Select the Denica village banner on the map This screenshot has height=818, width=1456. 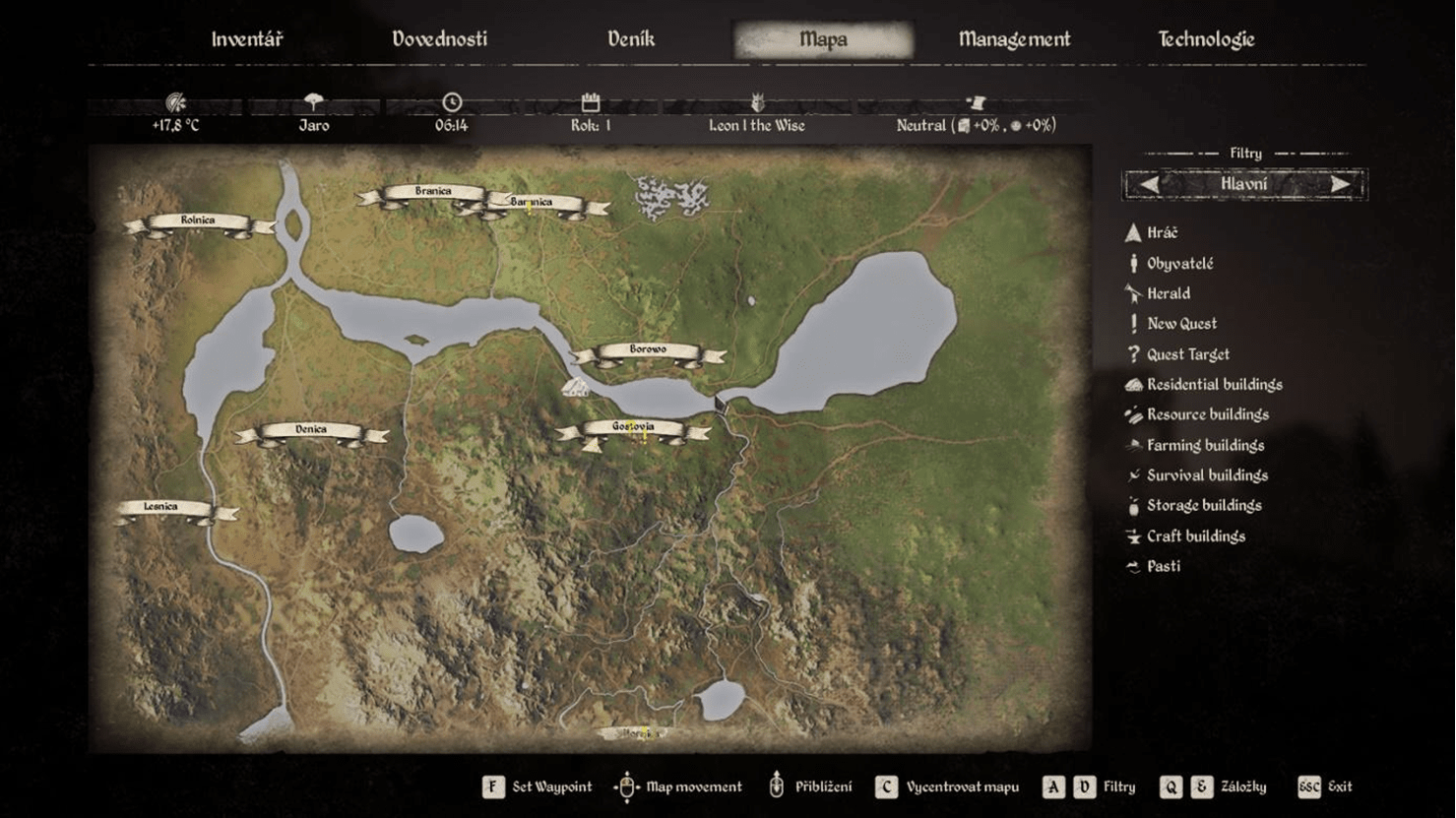pos(311,431)
